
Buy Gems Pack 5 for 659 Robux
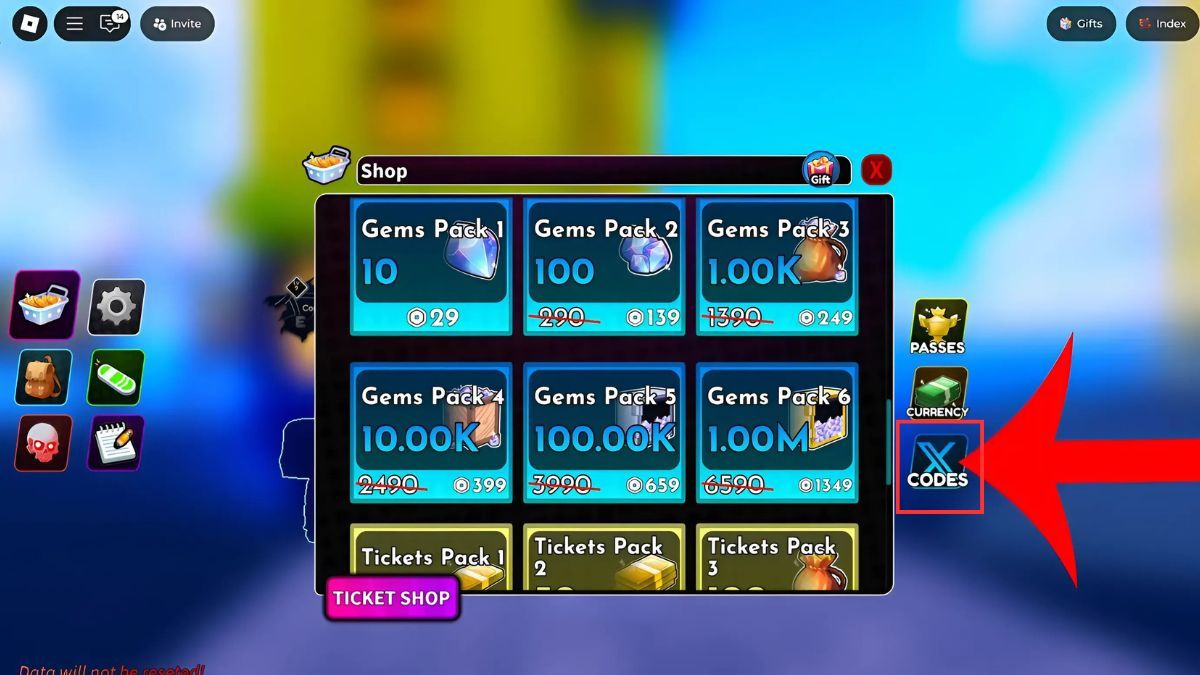pyautogui.click(x=605, y=432)
